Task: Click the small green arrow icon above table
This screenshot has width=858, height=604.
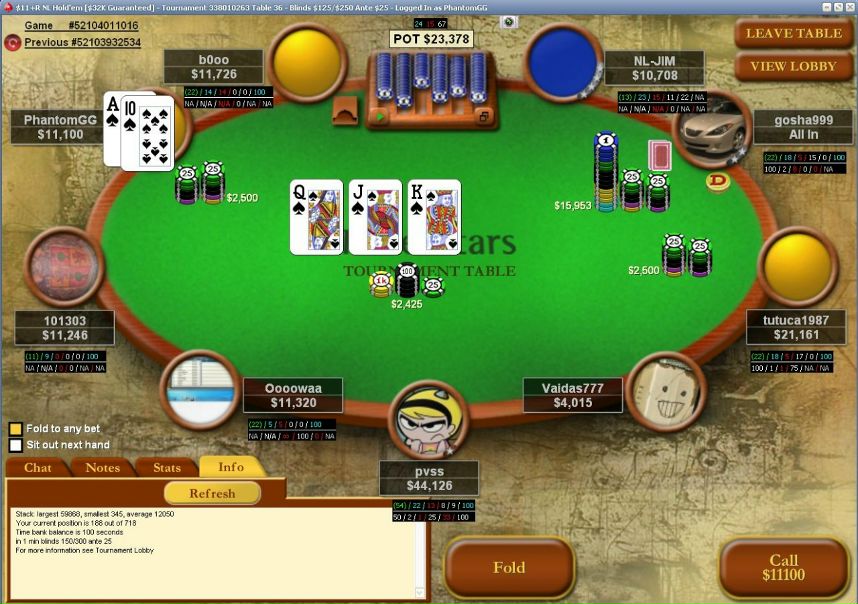Action: coord(509,21)
